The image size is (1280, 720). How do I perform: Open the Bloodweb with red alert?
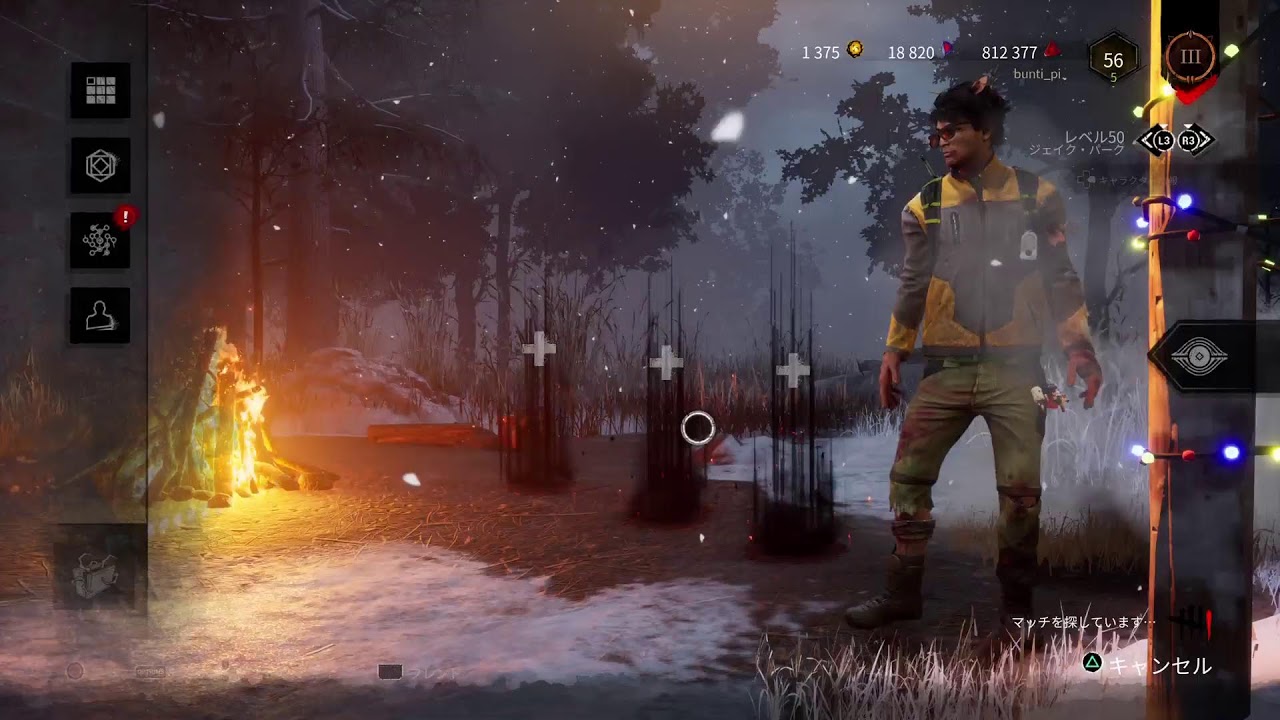tap(100, 241)
